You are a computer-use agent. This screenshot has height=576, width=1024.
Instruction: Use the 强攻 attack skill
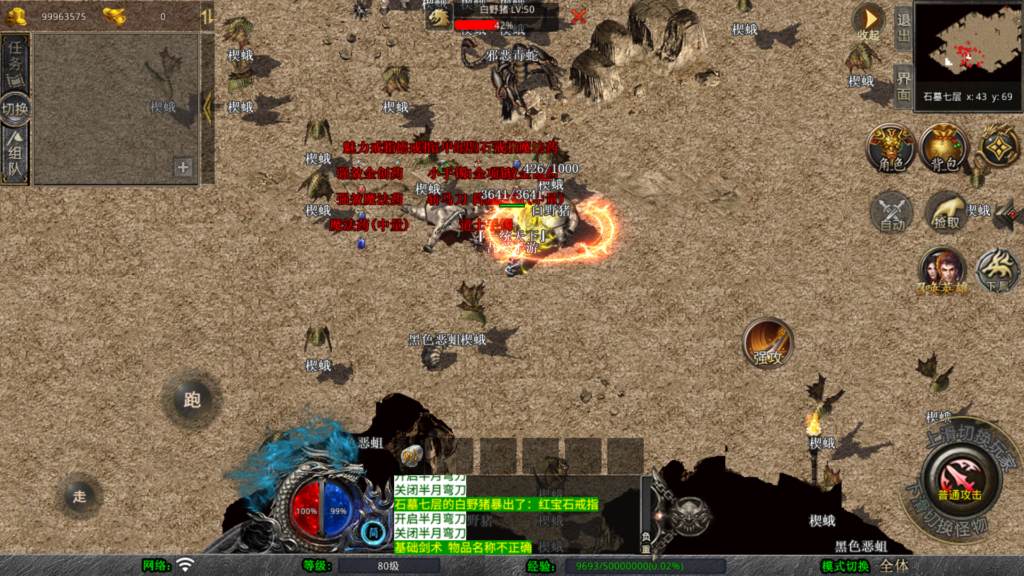[x=767, y=344]
